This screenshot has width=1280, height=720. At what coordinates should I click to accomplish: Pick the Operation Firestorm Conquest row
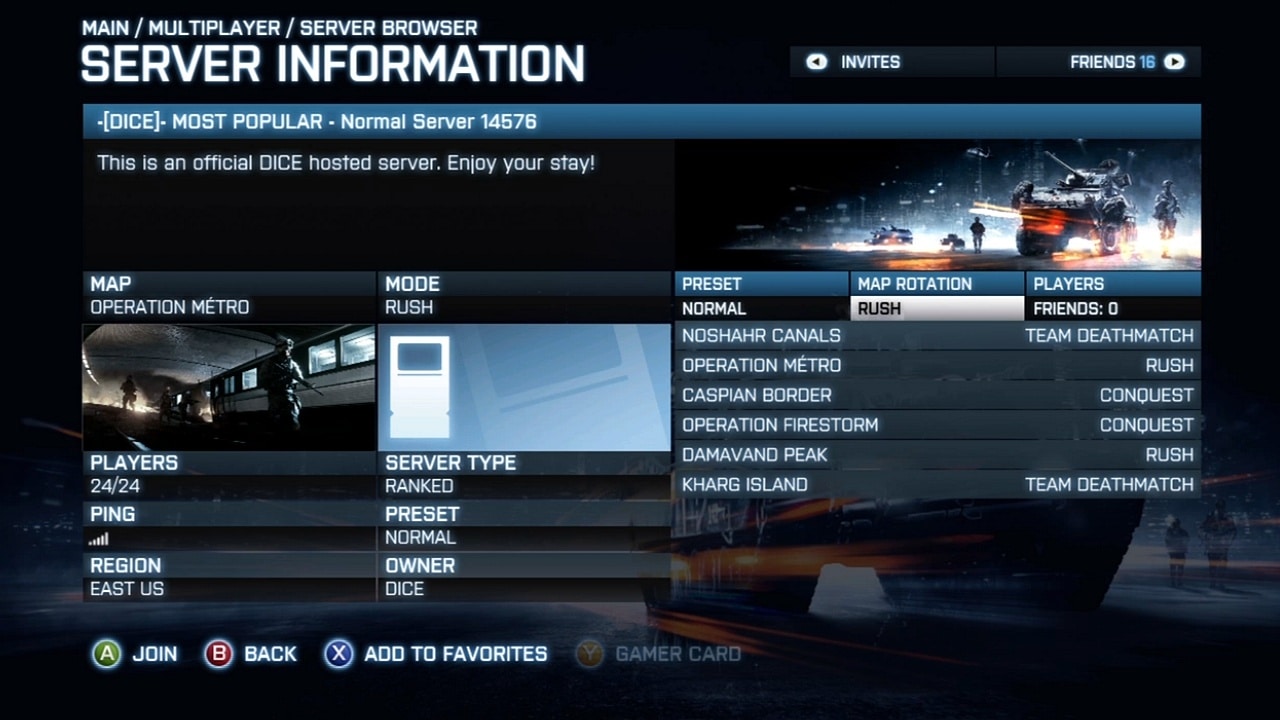click(x=938, y=426)
